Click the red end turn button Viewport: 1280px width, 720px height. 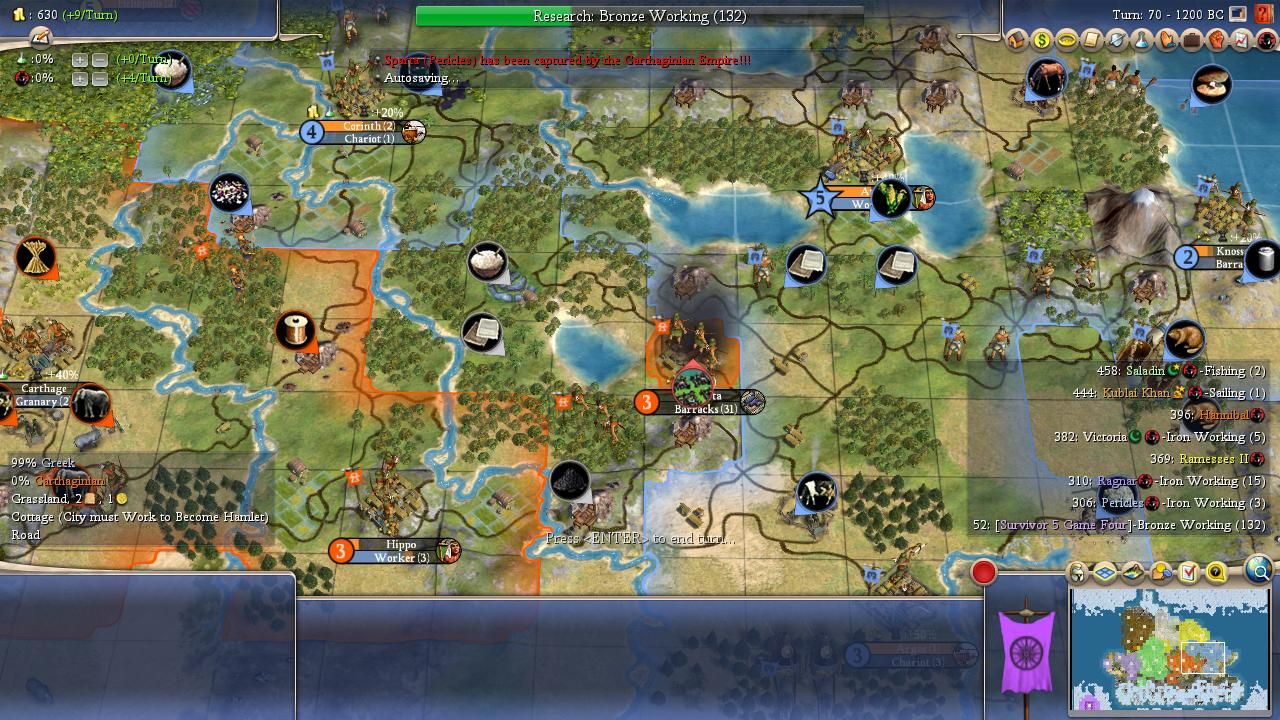tap(984, 572)
